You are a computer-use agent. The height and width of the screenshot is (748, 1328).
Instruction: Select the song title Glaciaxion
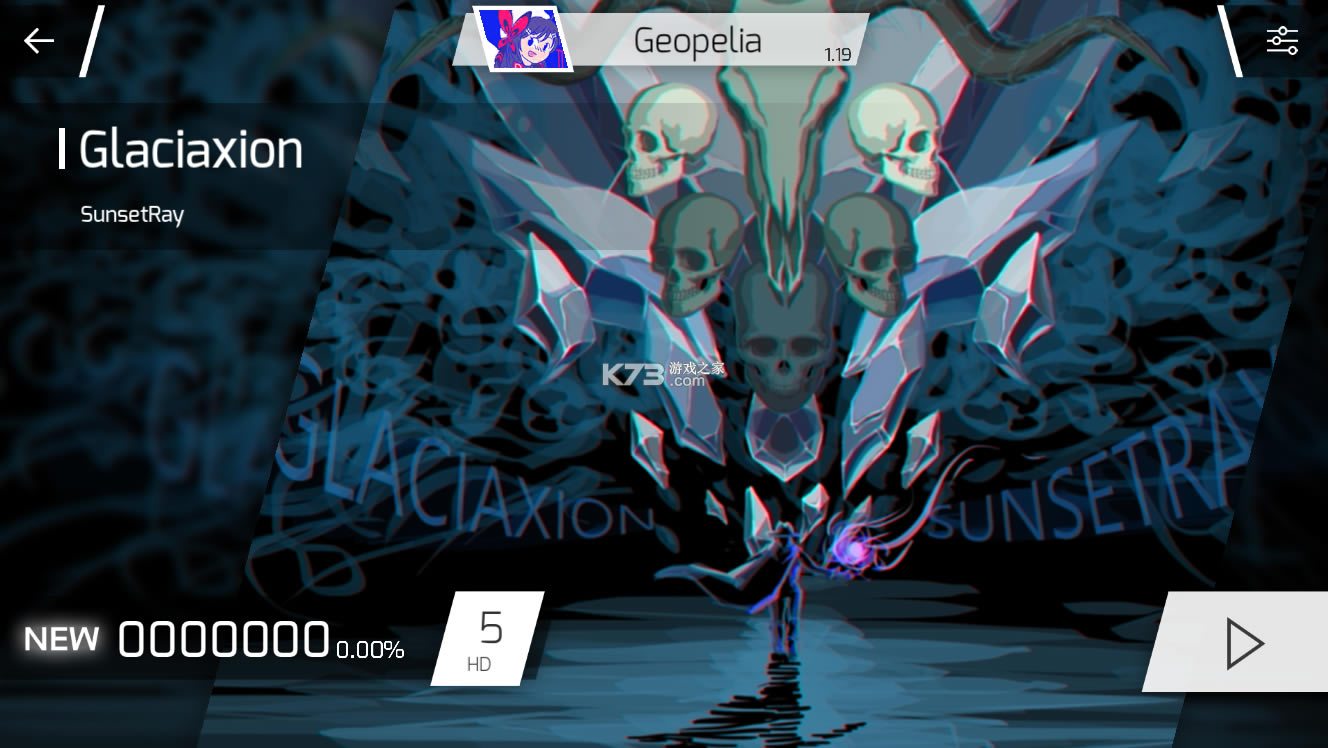point(190,150)
